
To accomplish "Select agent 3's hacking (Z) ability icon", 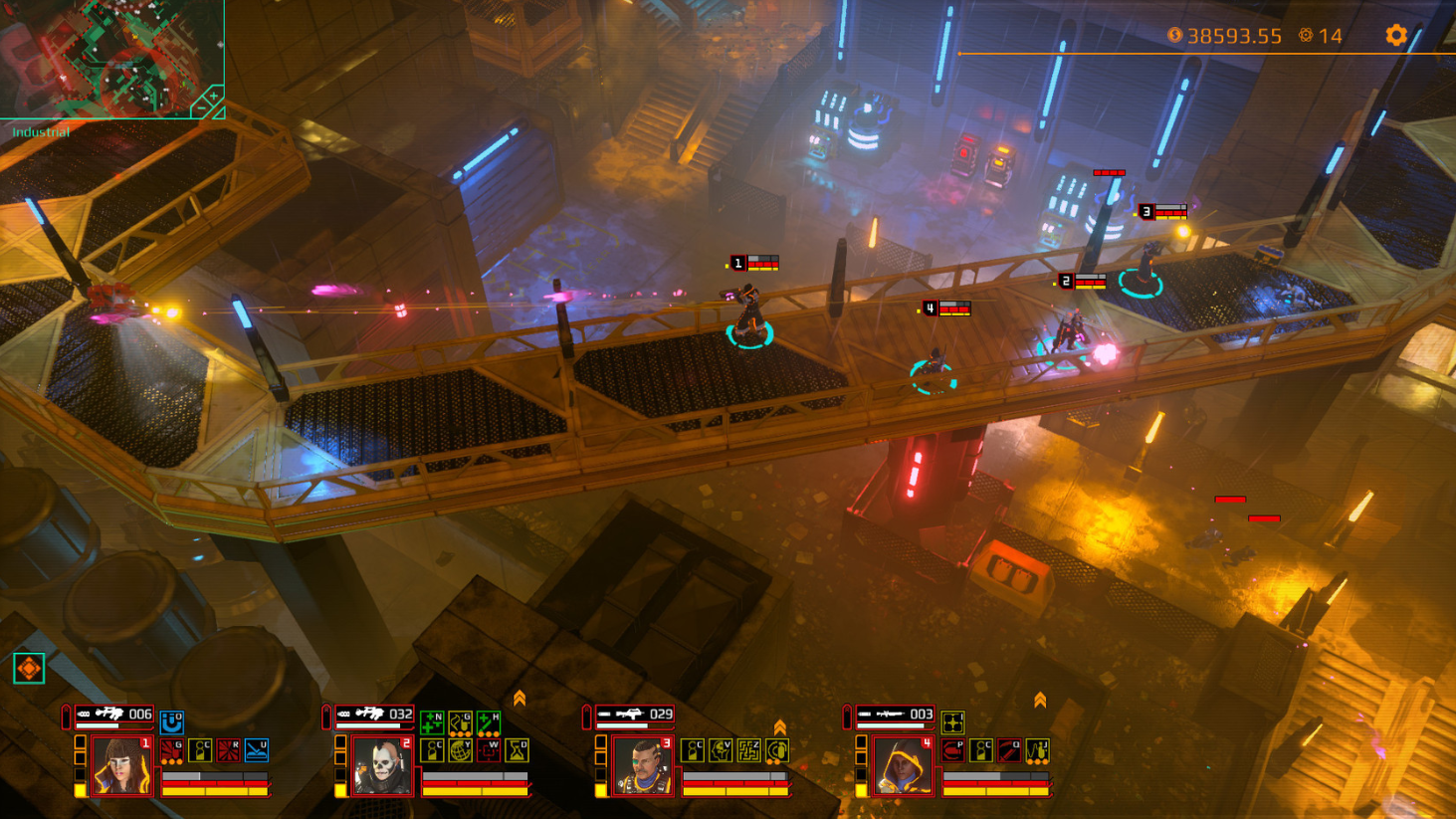I will pos(749,748).
